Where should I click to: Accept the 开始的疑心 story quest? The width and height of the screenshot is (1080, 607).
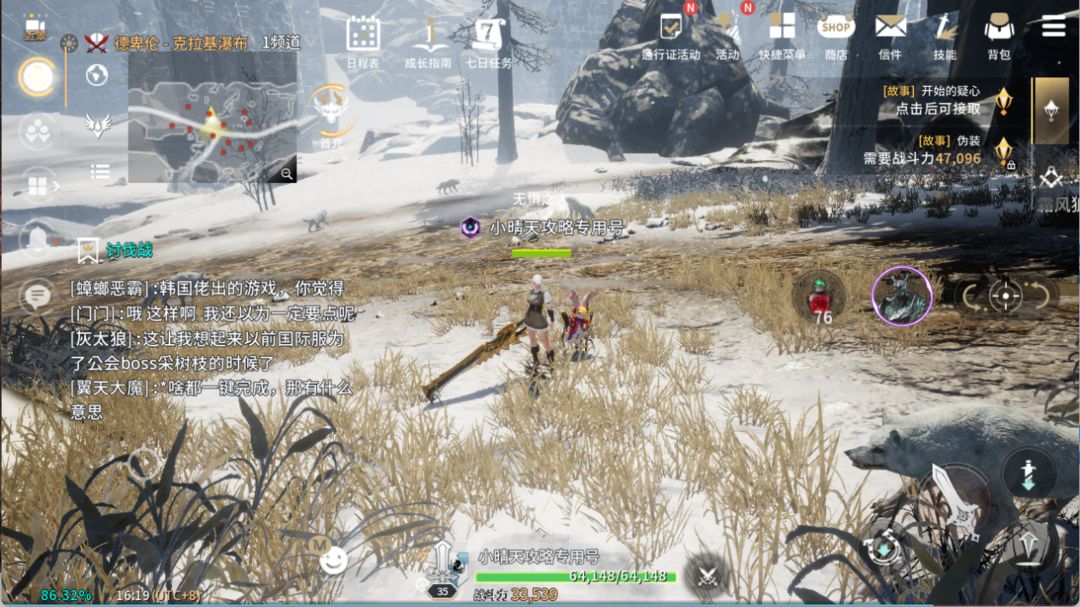pos(938,100)
